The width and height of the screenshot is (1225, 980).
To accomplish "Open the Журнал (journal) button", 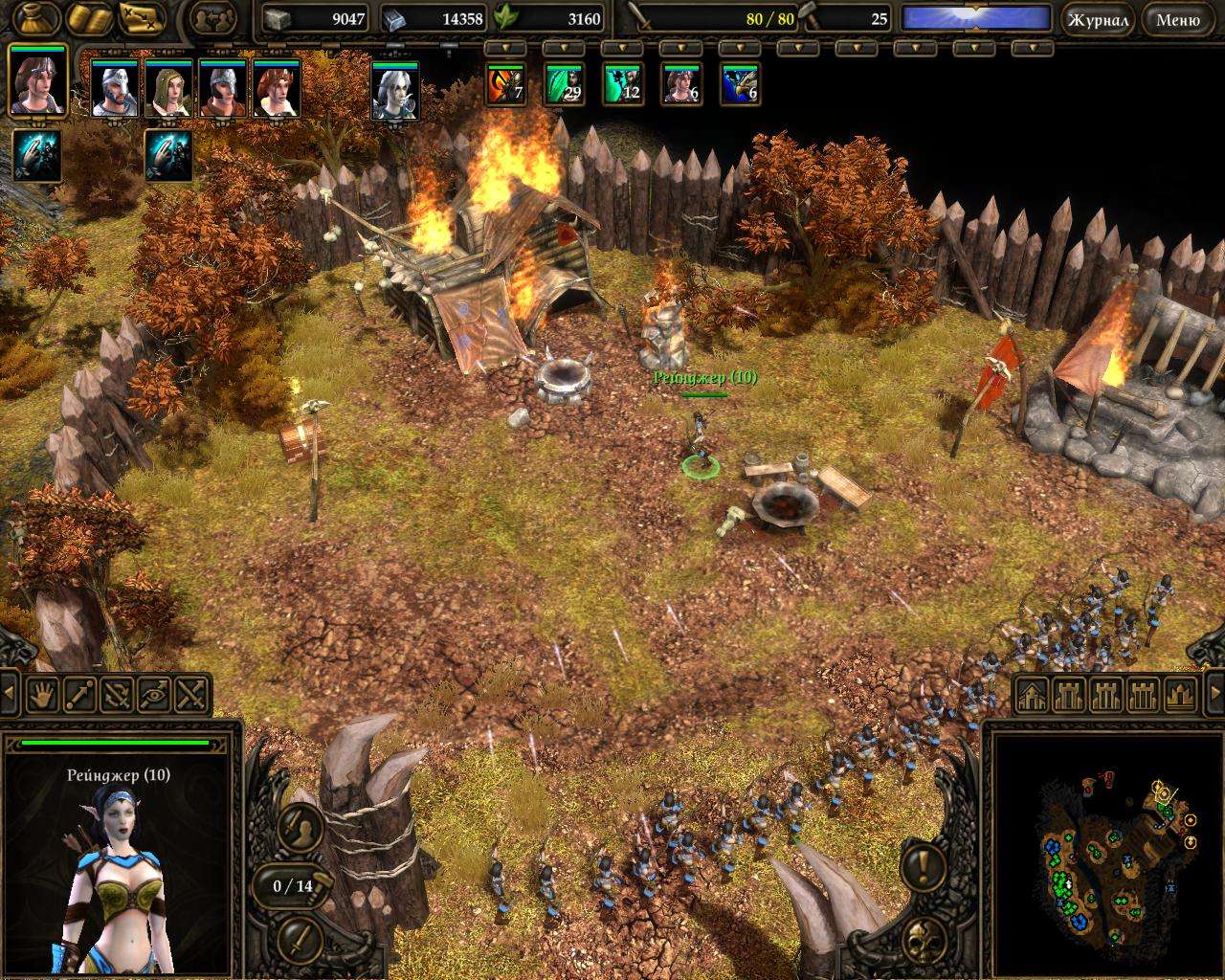I will 1098,19.
